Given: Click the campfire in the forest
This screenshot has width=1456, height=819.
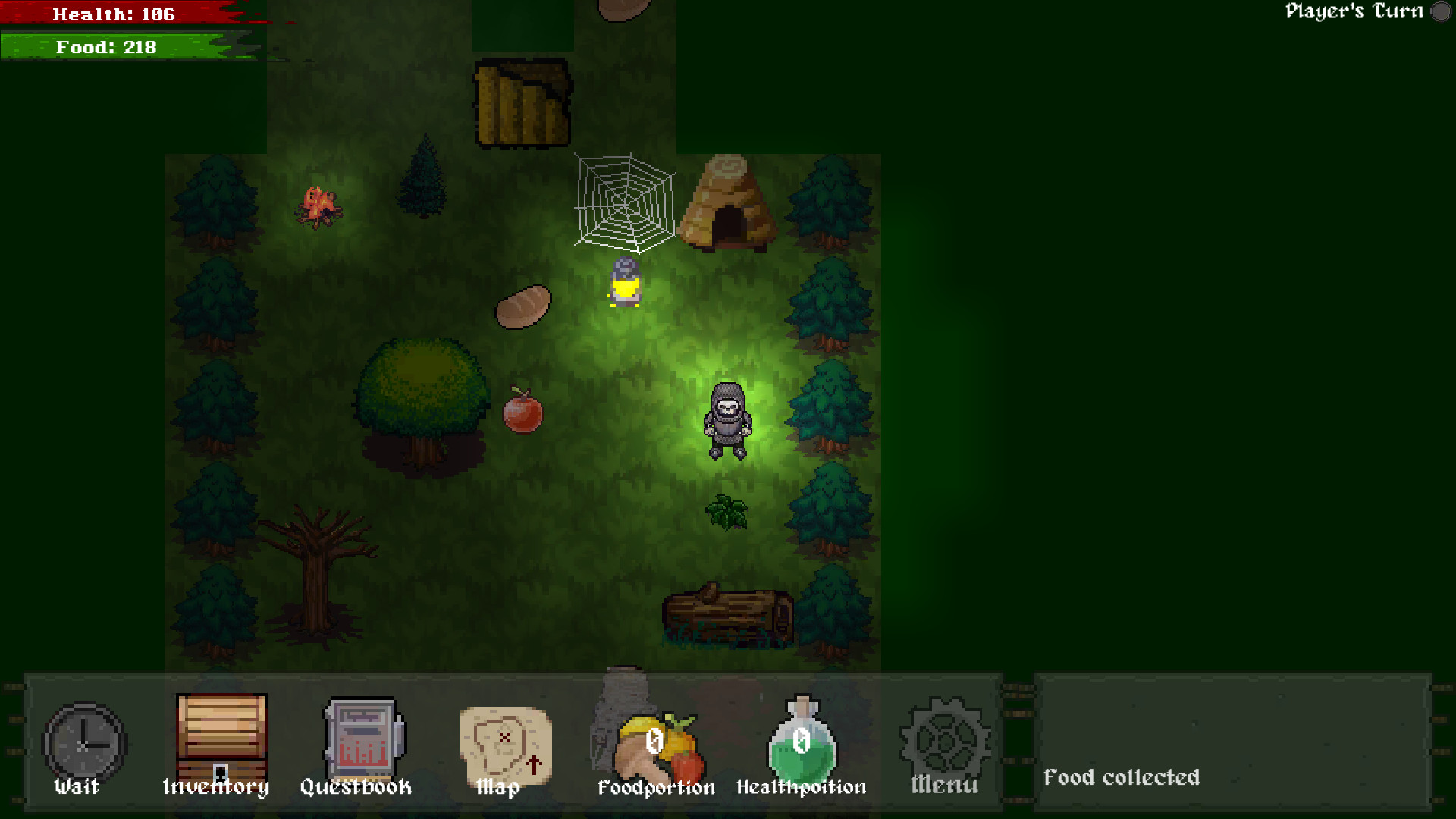Looking at the screenshot, I should pyautogui.click(x=320, y=206).
